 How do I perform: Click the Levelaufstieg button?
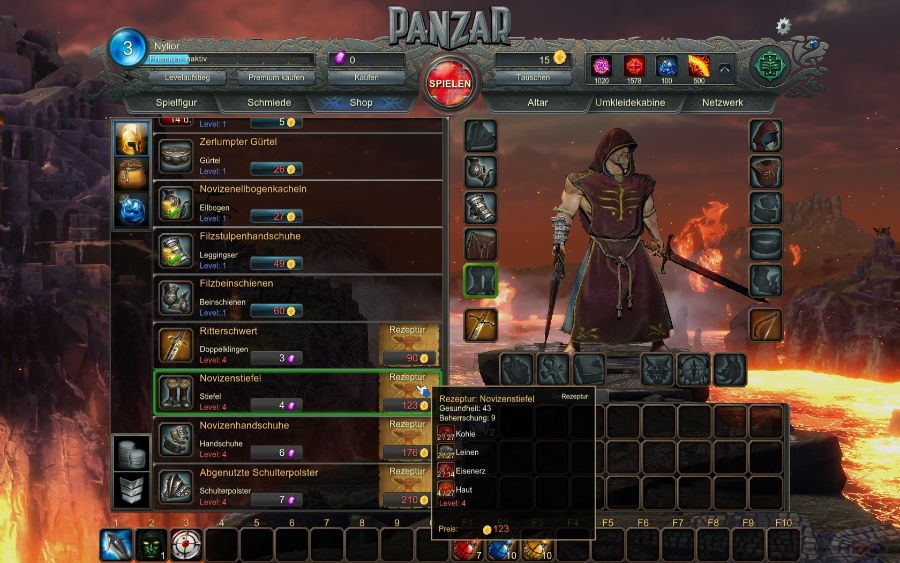(x=187, y=77)
